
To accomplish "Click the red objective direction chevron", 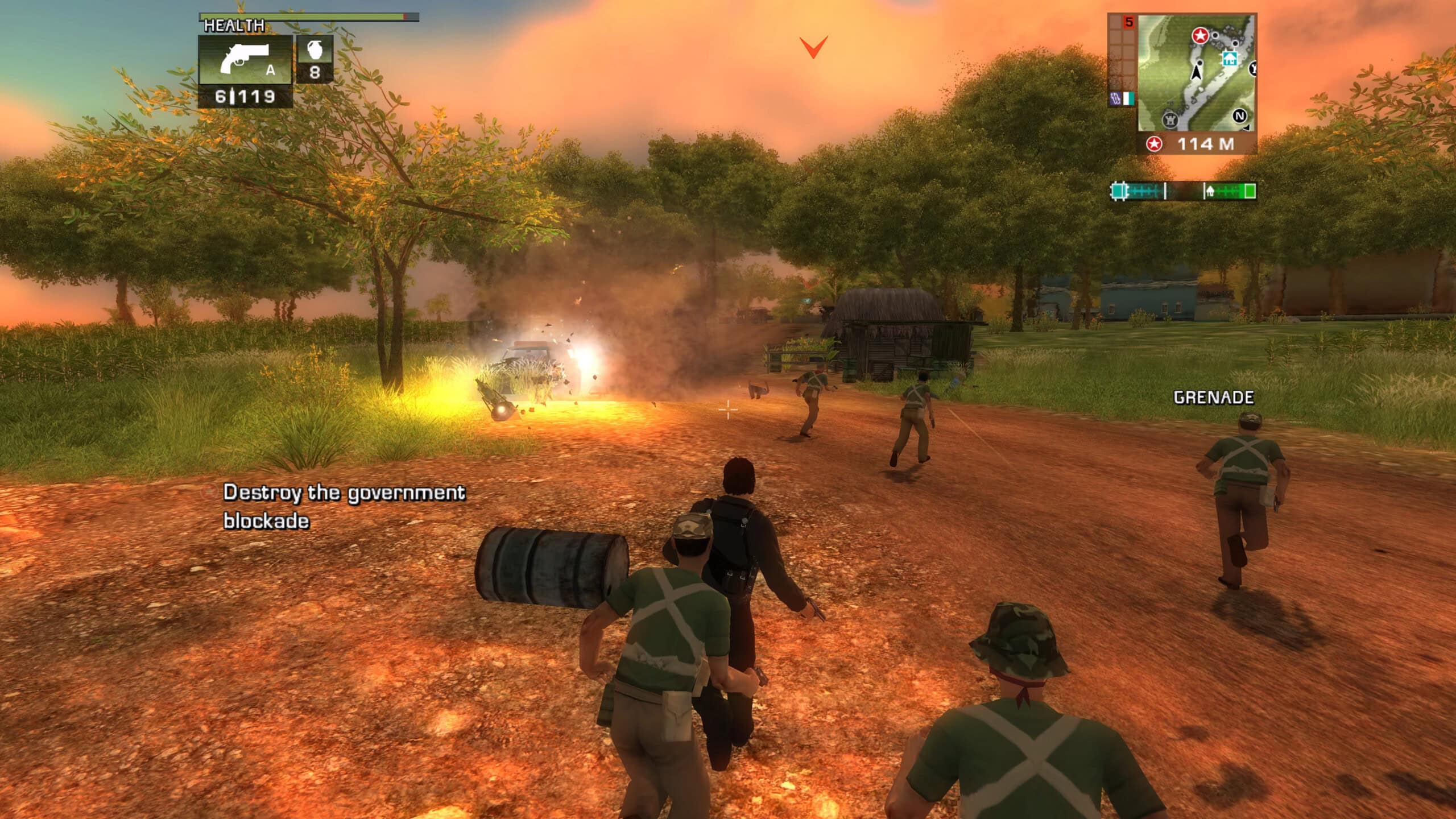I will [x=814, y=47].
